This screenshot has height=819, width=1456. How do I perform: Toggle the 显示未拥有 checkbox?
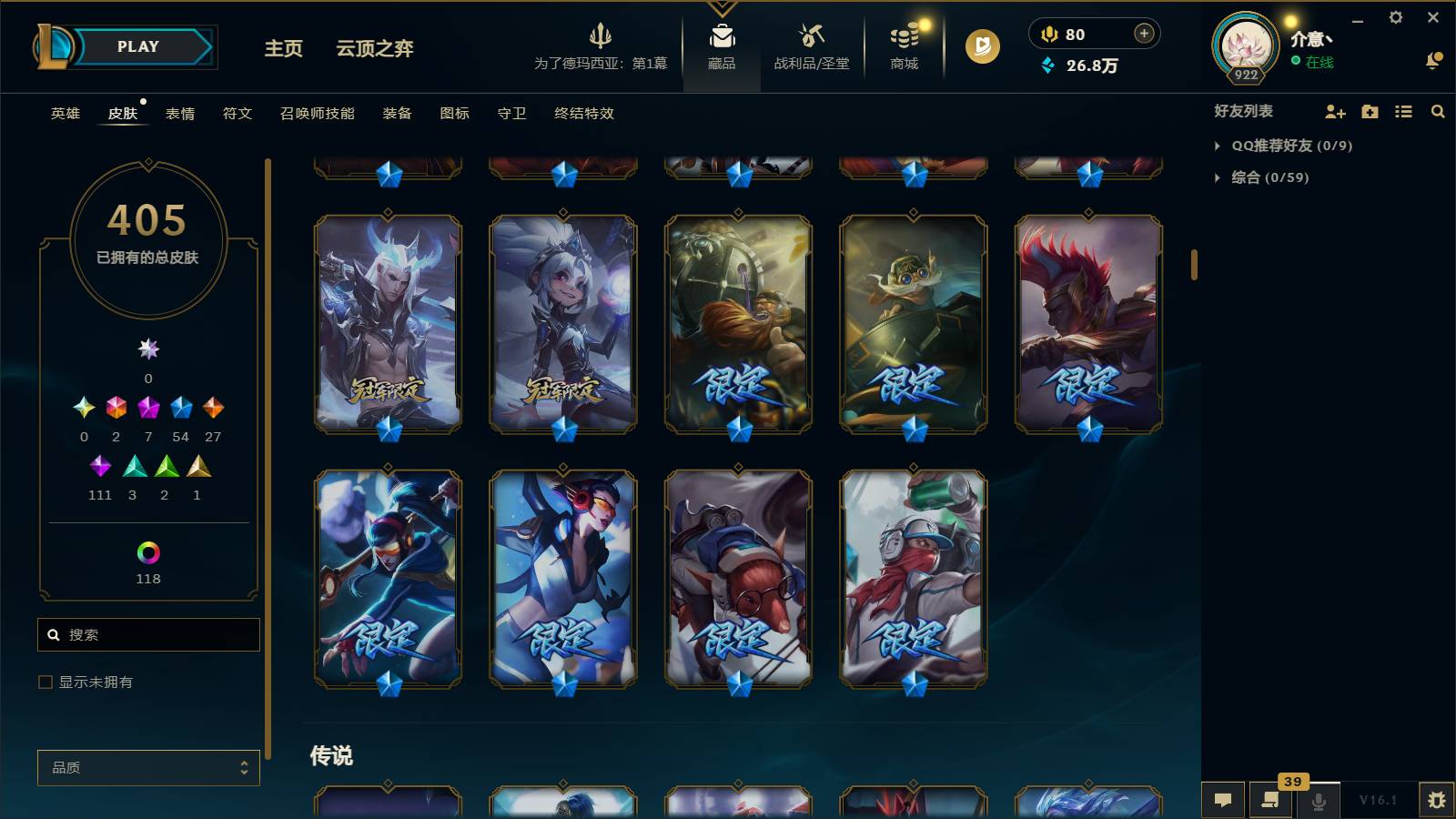pos(44,682)
